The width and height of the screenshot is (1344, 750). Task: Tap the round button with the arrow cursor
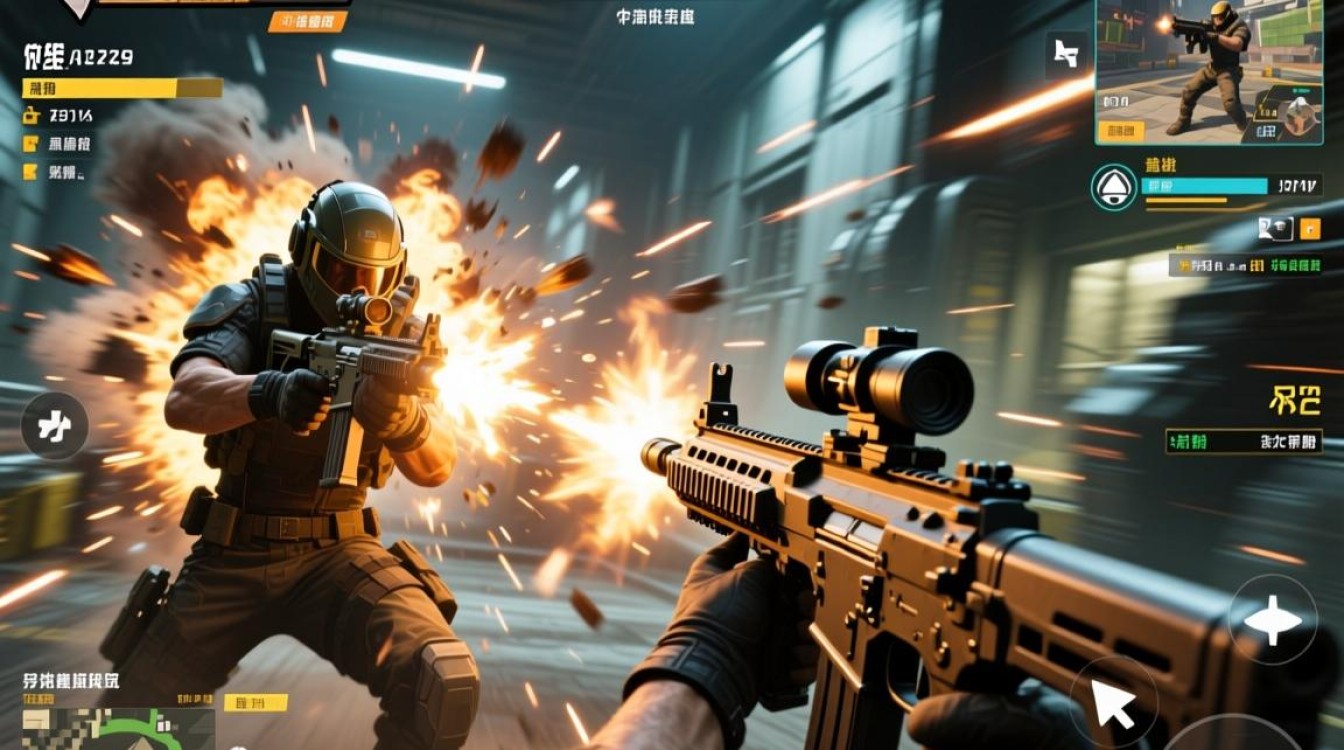pyautogui.click(x=1114, y=701)
